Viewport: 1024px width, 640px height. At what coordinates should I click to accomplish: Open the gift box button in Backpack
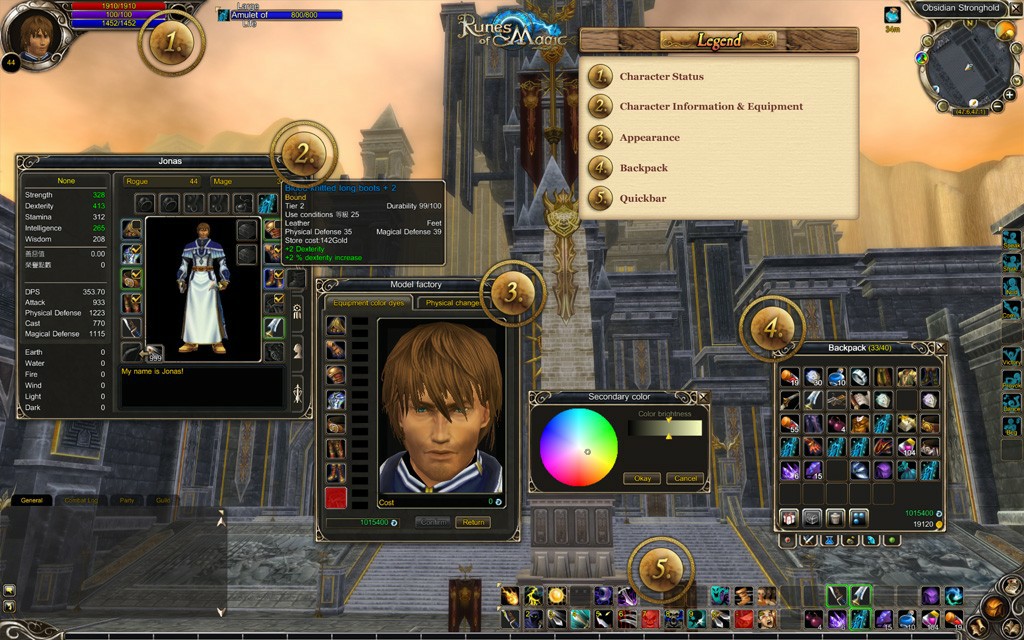click(x=787, y=517)
